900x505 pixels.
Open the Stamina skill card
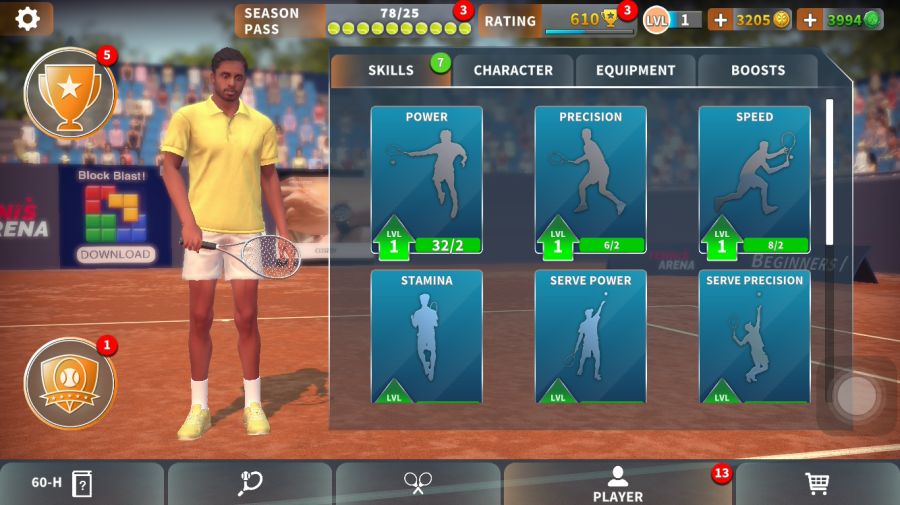[x=427, y=336]
